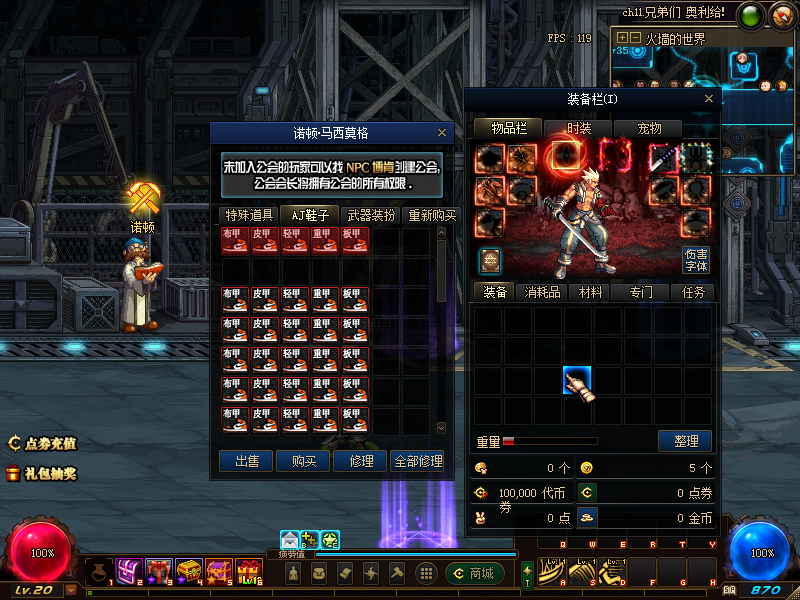This screenshot has width=800, height=600.
Task: Click the 点券充值 recharge link
Action: (43, 443)
